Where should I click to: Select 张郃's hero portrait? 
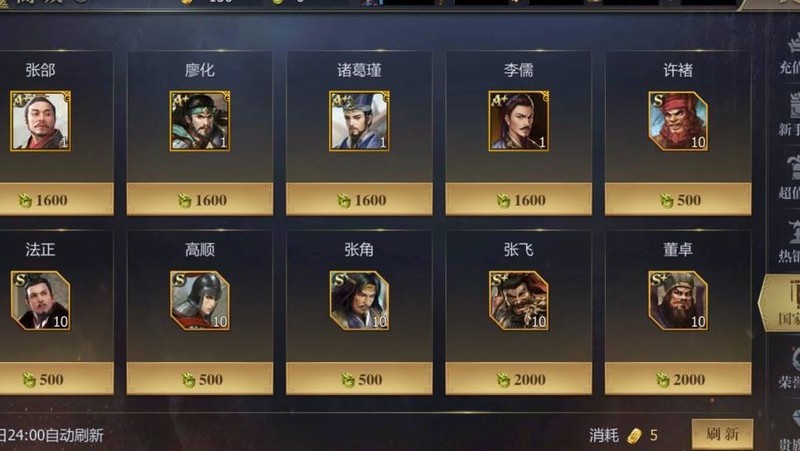tap(40, 121)
